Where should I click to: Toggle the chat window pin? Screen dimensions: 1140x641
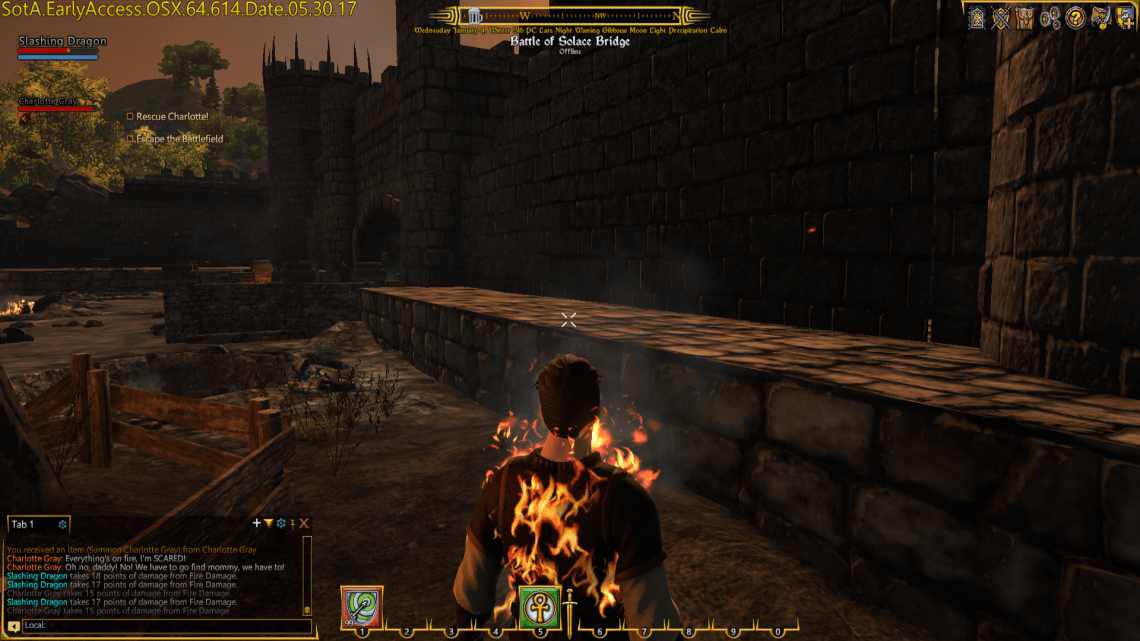[x=292, y=523]
